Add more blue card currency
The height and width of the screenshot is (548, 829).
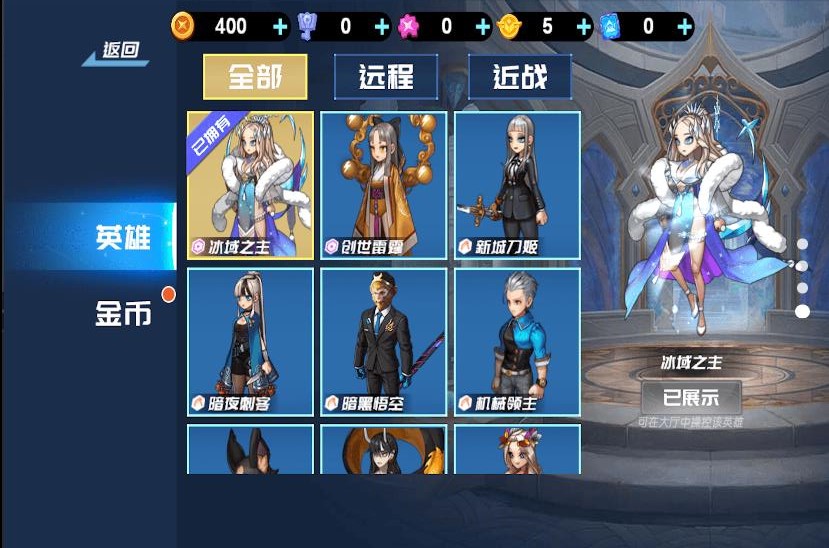coord(684,27)
